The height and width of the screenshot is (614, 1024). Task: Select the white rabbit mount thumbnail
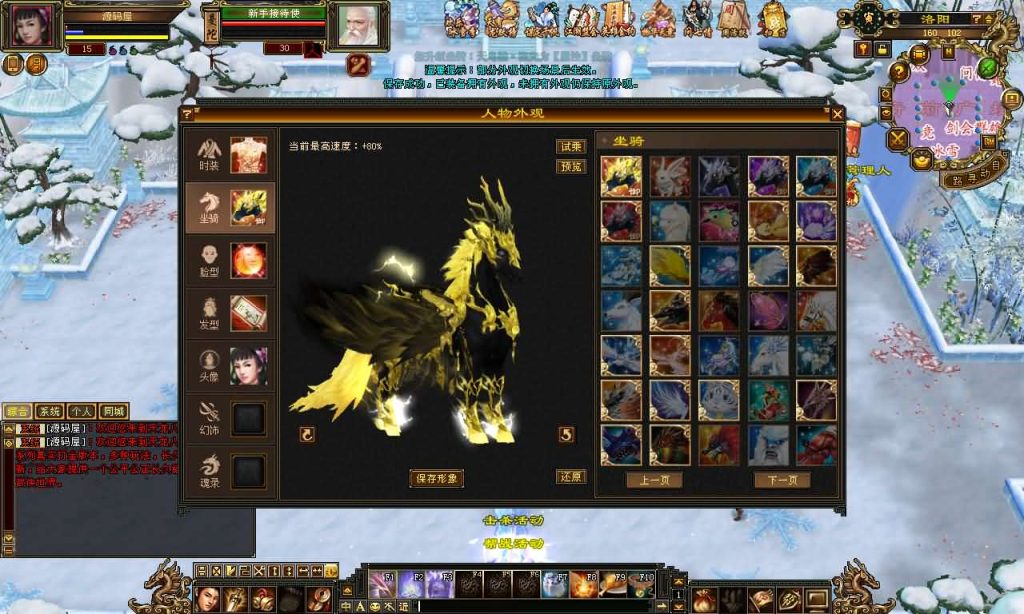point(670,176)
